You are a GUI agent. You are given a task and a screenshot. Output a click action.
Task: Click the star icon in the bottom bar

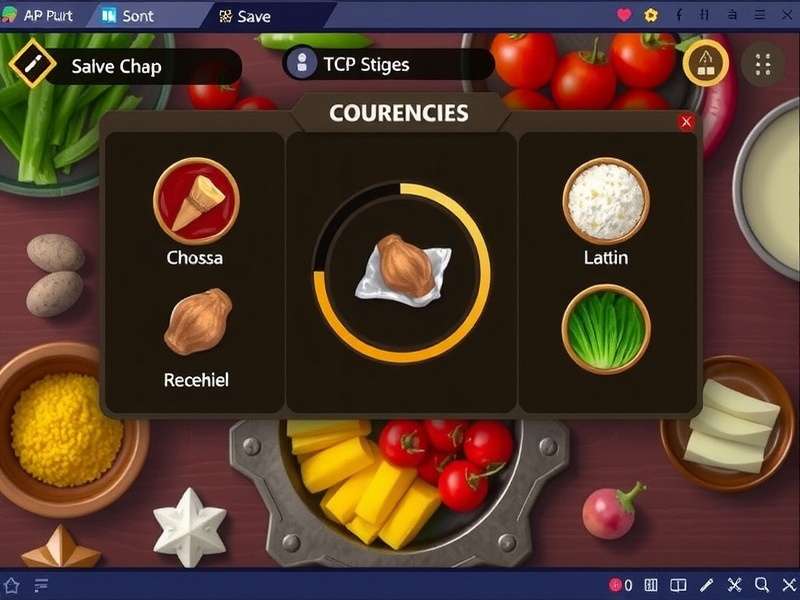(12, 586)
